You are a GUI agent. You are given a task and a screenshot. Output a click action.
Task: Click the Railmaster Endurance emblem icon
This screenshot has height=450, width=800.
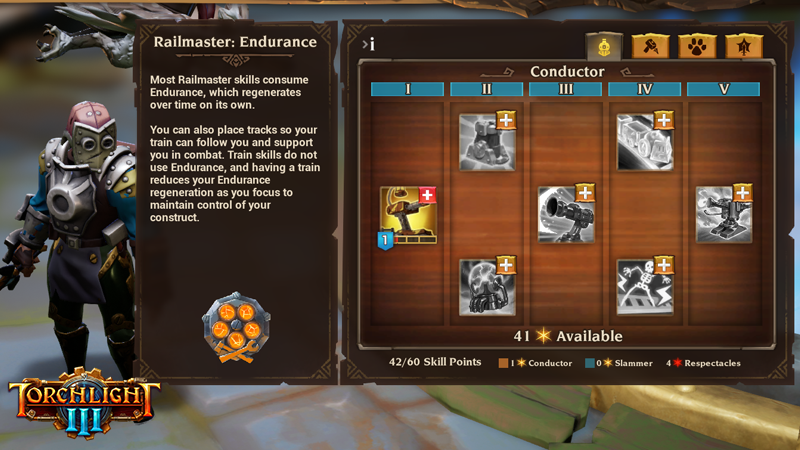(x=236, y=327)
